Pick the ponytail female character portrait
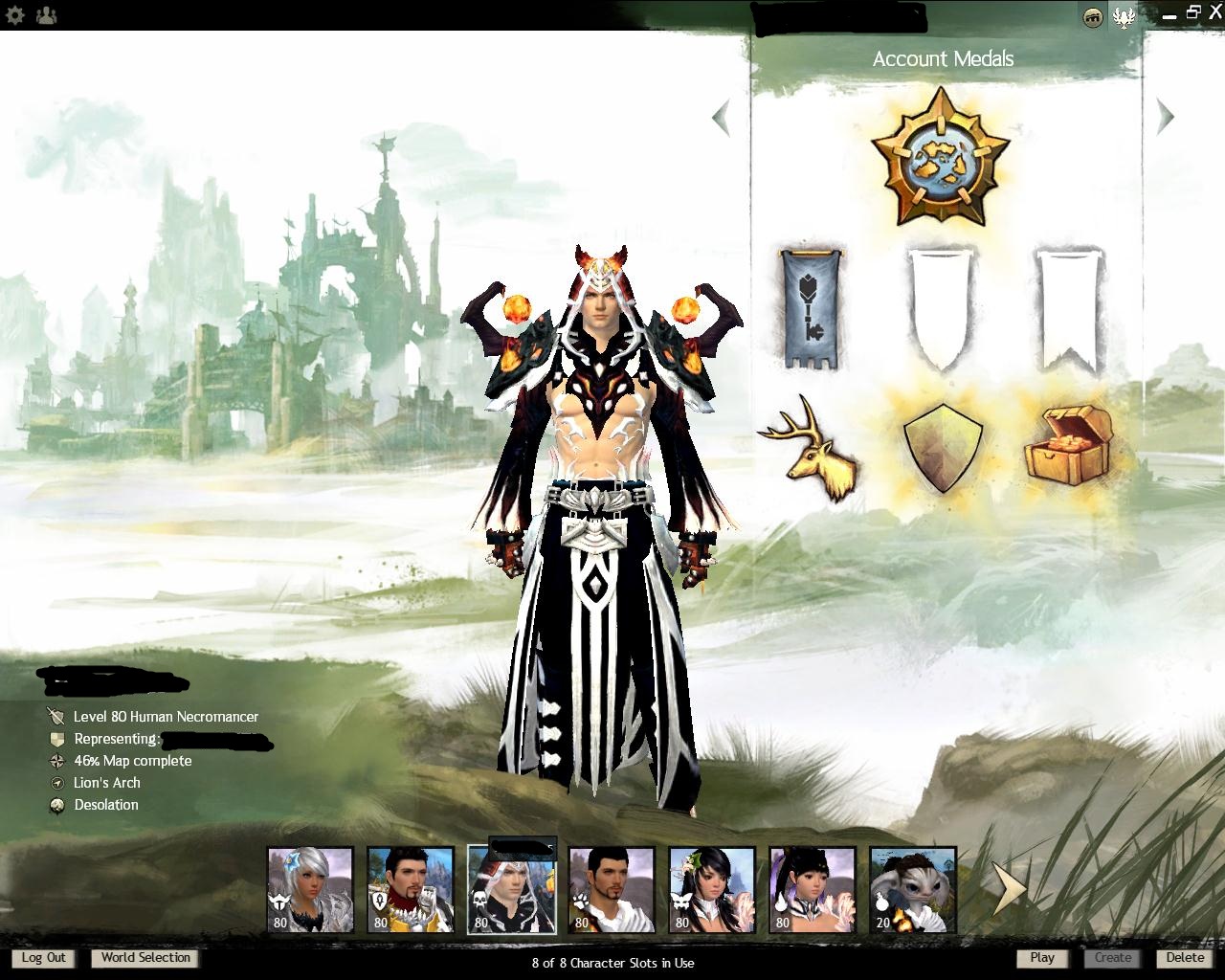This screenshot has width=1225, height=980. pos(813,890)
